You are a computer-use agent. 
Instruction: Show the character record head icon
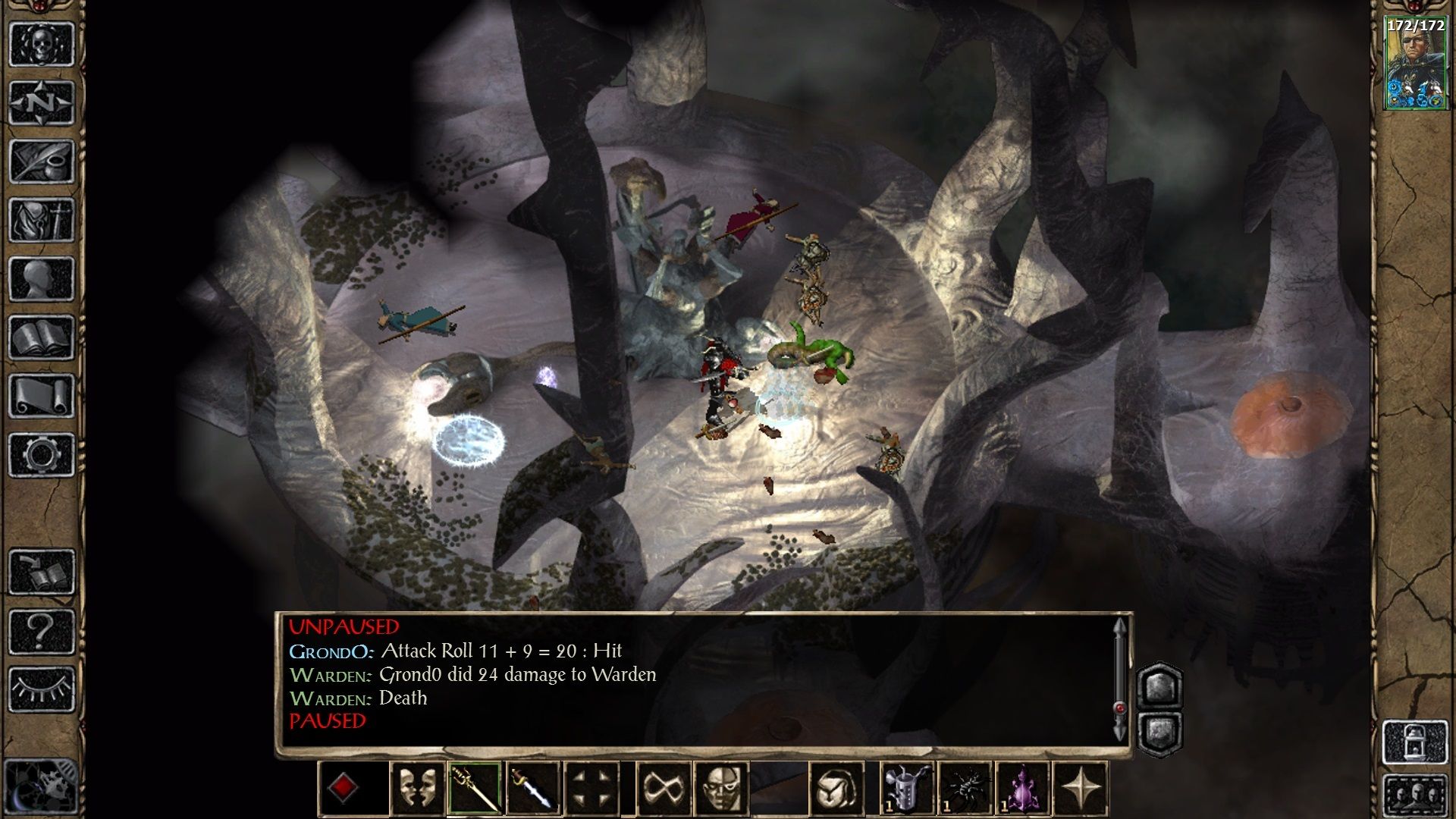(x=42, y=278)
